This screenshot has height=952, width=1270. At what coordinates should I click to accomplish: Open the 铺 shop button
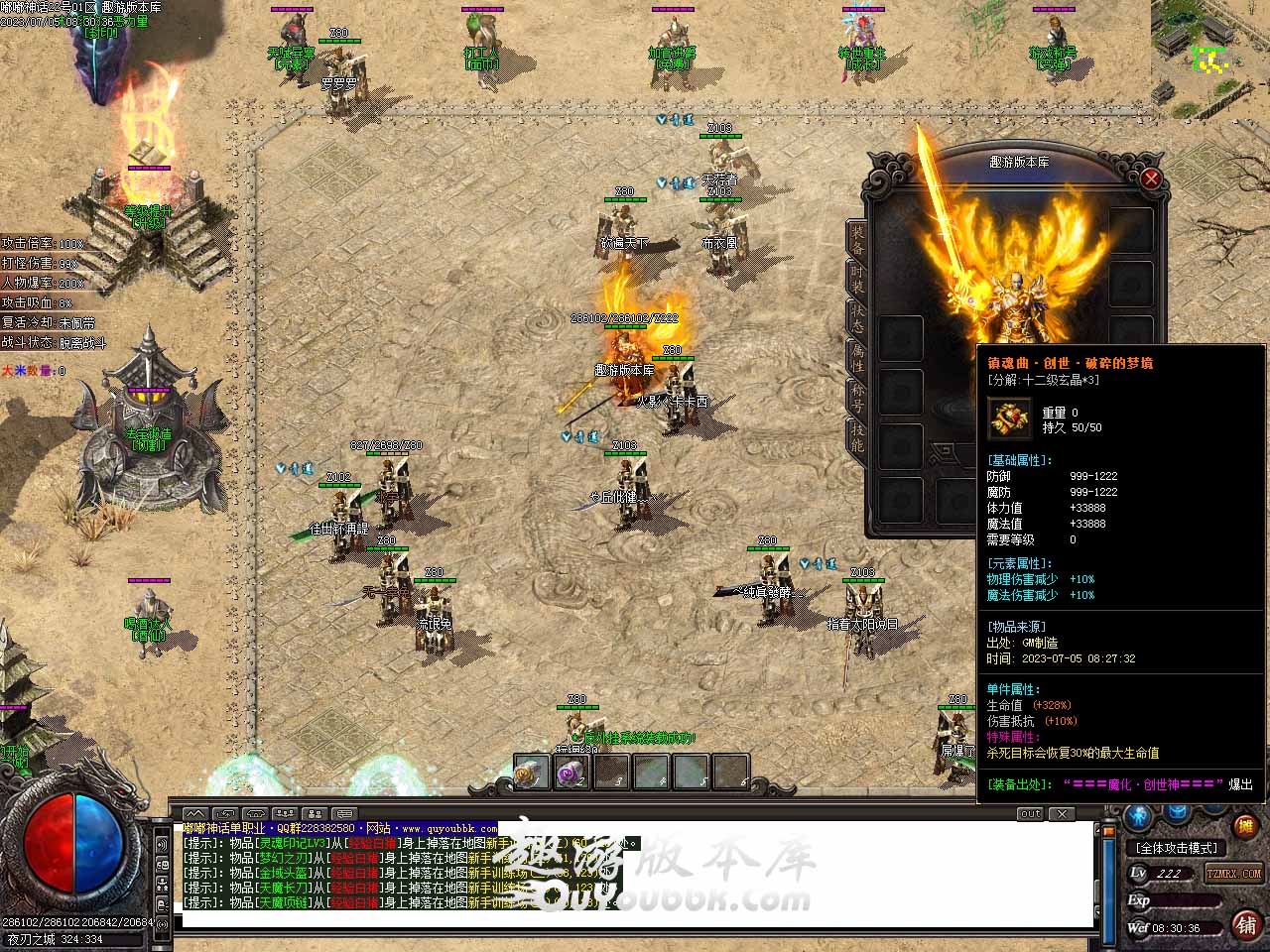tap(1246, 924)
